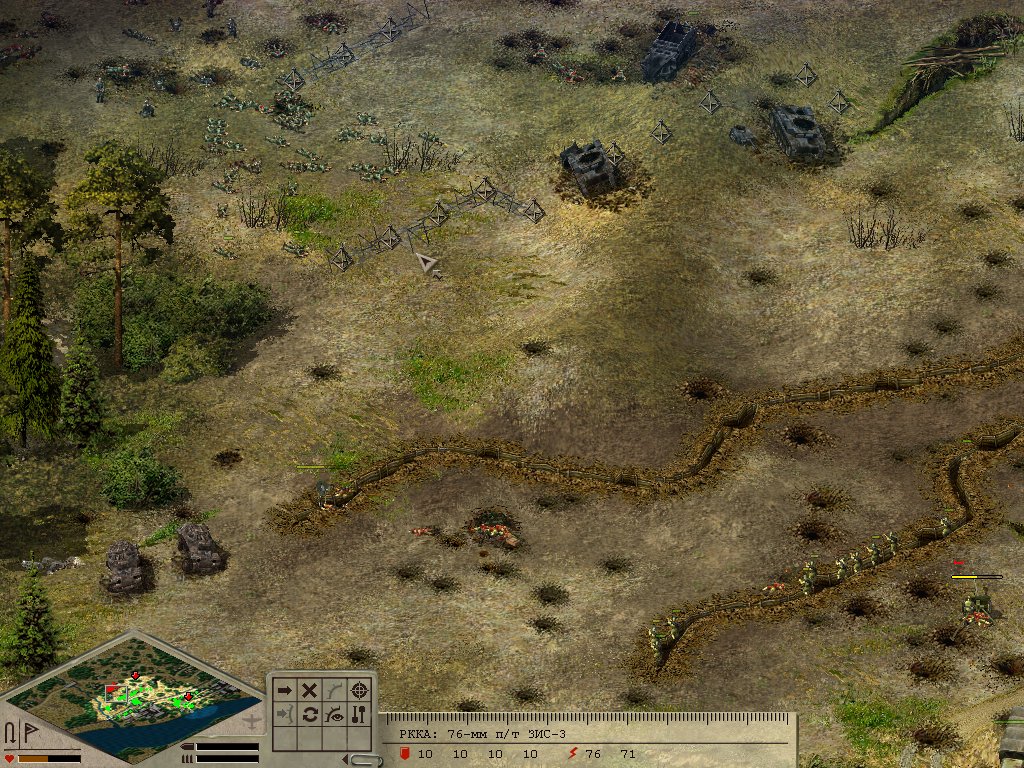Click the minimap battlefield overview

[140, 692]
